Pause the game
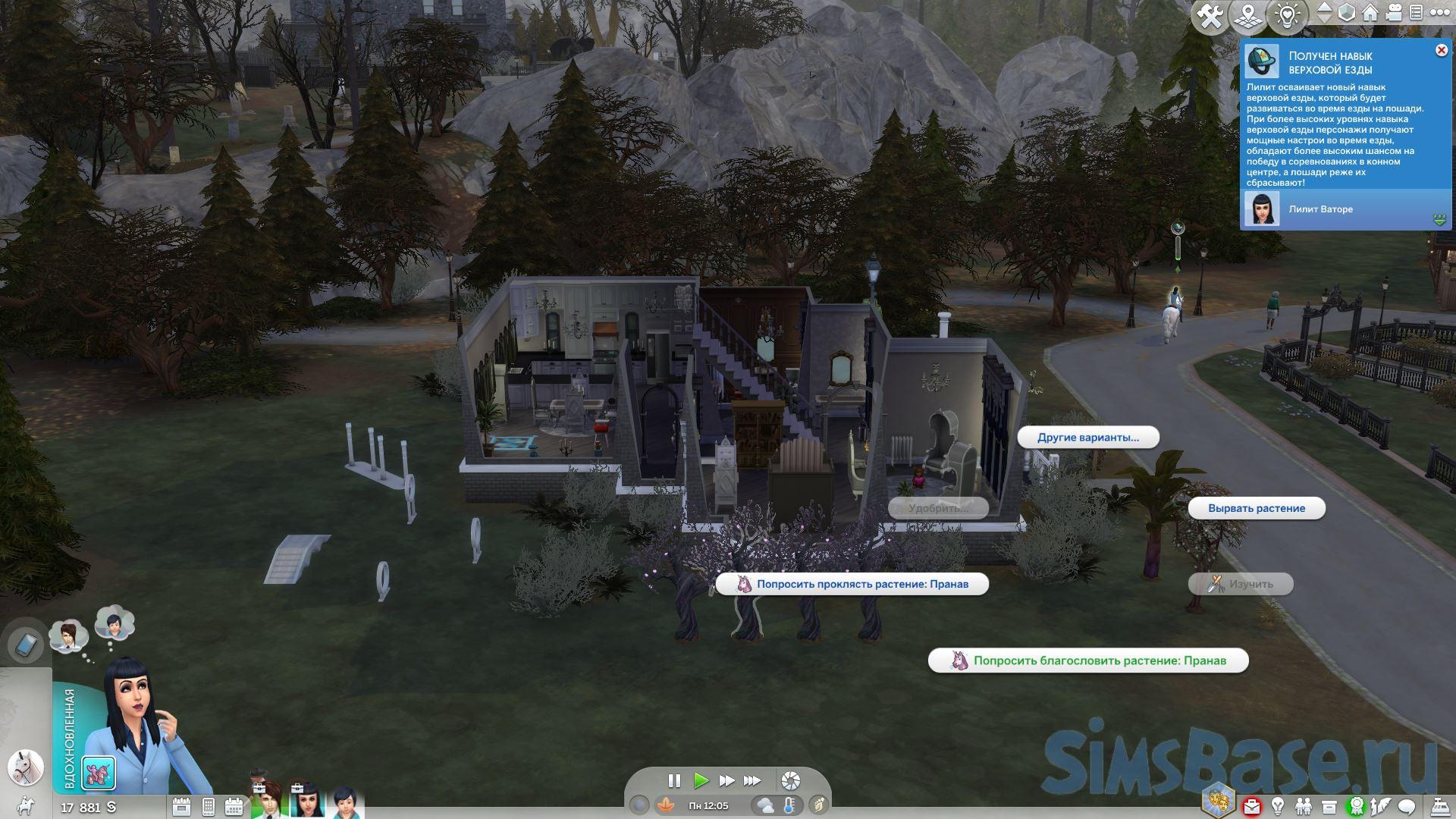This screenshot has height=819, width=1456. point(673,780)
